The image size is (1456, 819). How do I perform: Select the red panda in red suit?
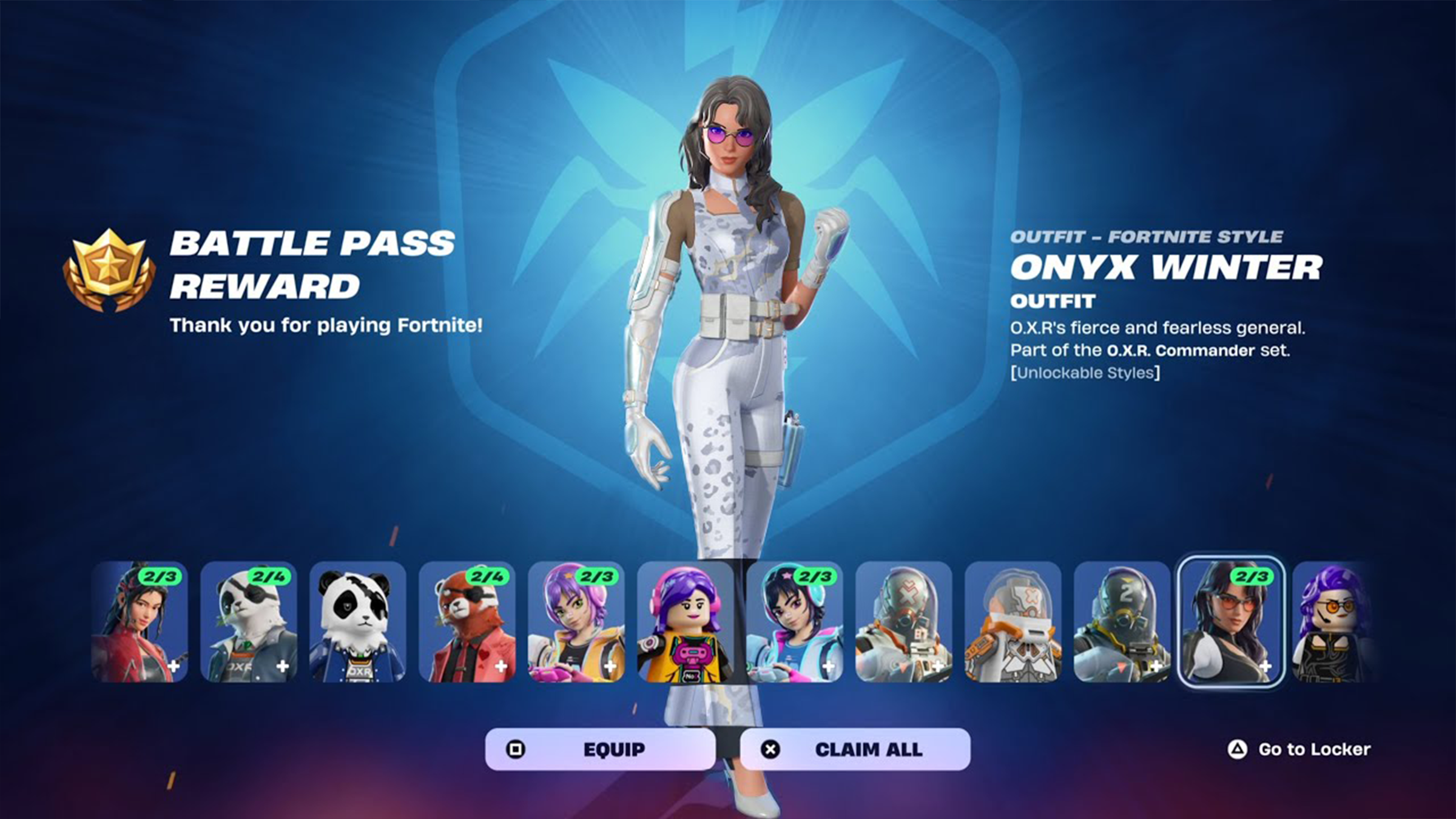(x=467, y=622)
